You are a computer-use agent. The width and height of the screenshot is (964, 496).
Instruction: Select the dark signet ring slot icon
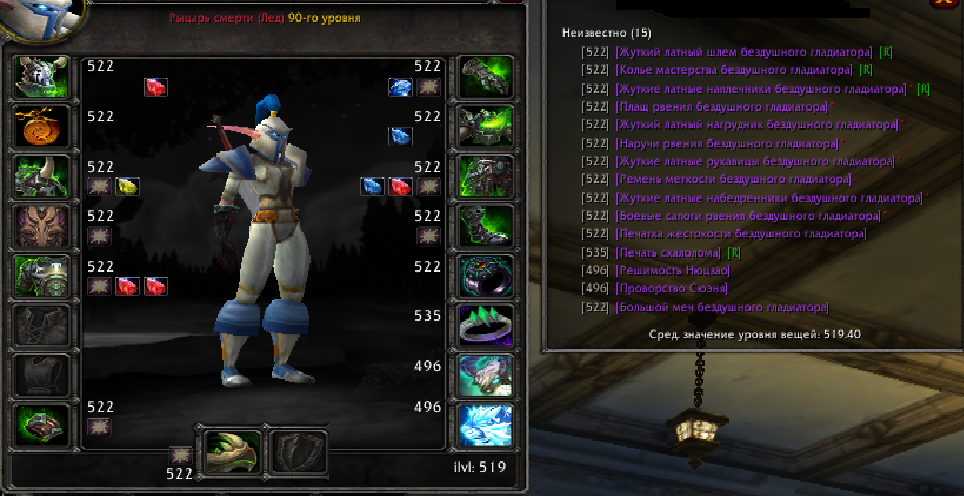click(x=485, y=276)
